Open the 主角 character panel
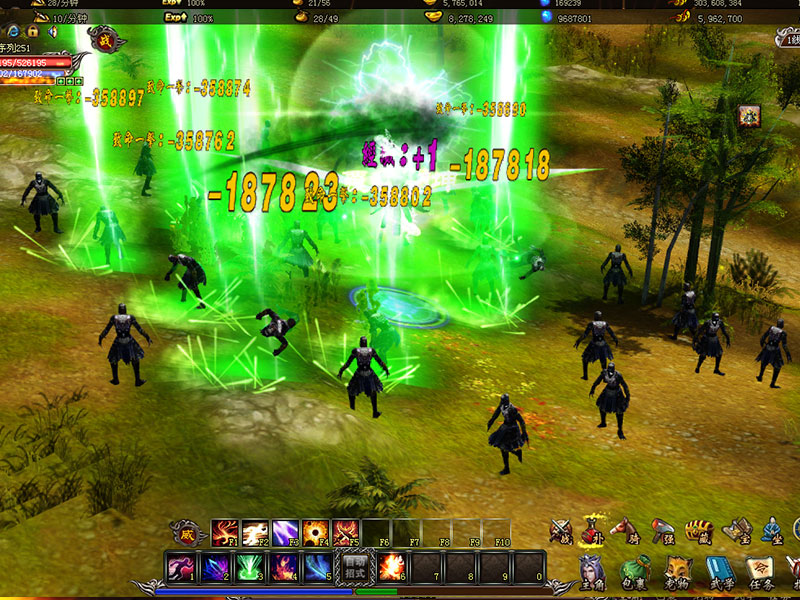The height and width of the screenshot is (600, 800). click(592, 571)
